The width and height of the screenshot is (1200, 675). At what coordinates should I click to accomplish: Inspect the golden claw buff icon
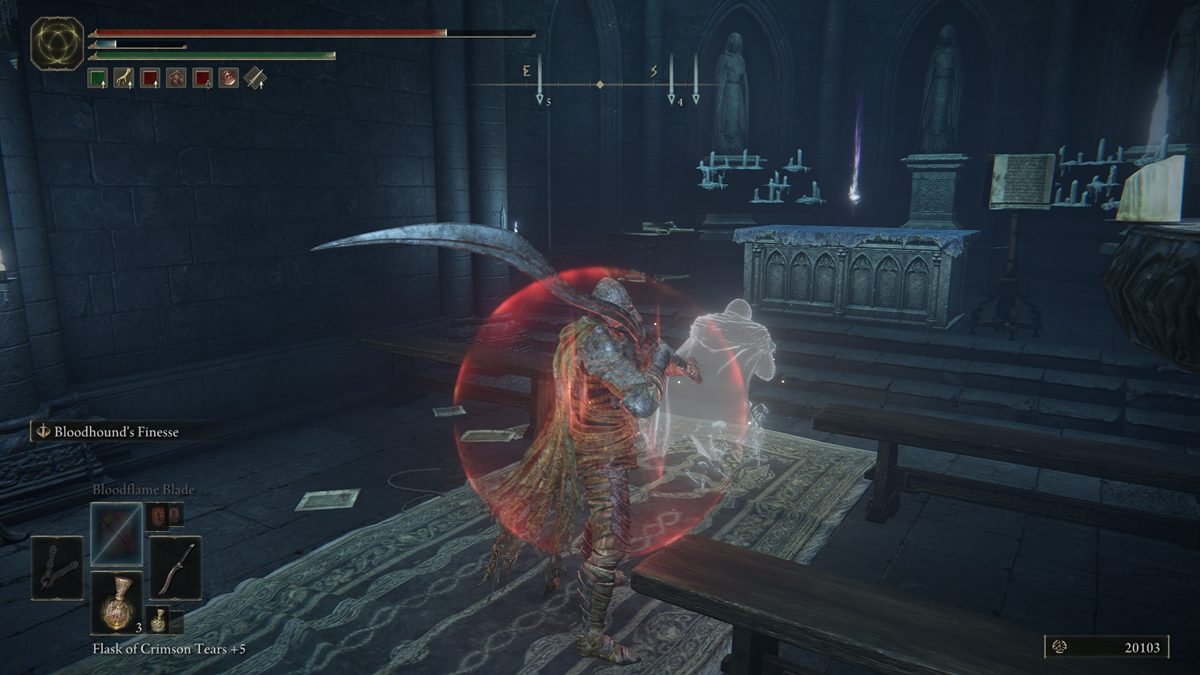pos(123,78)
